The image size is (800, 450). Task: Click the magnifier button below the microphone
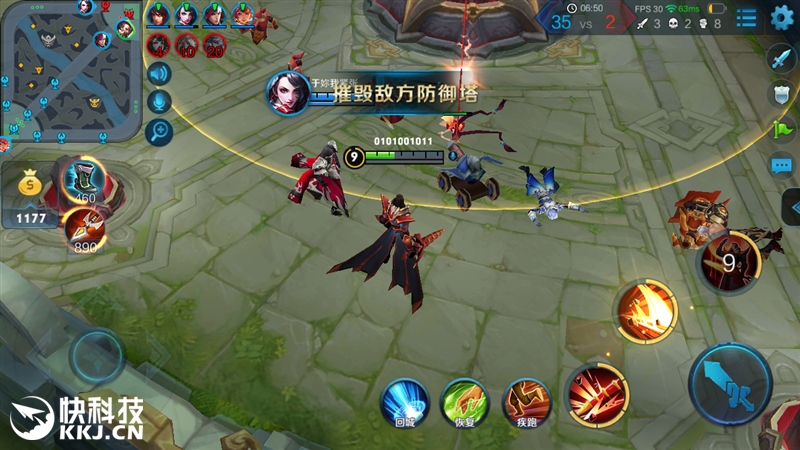pos(158,131)
